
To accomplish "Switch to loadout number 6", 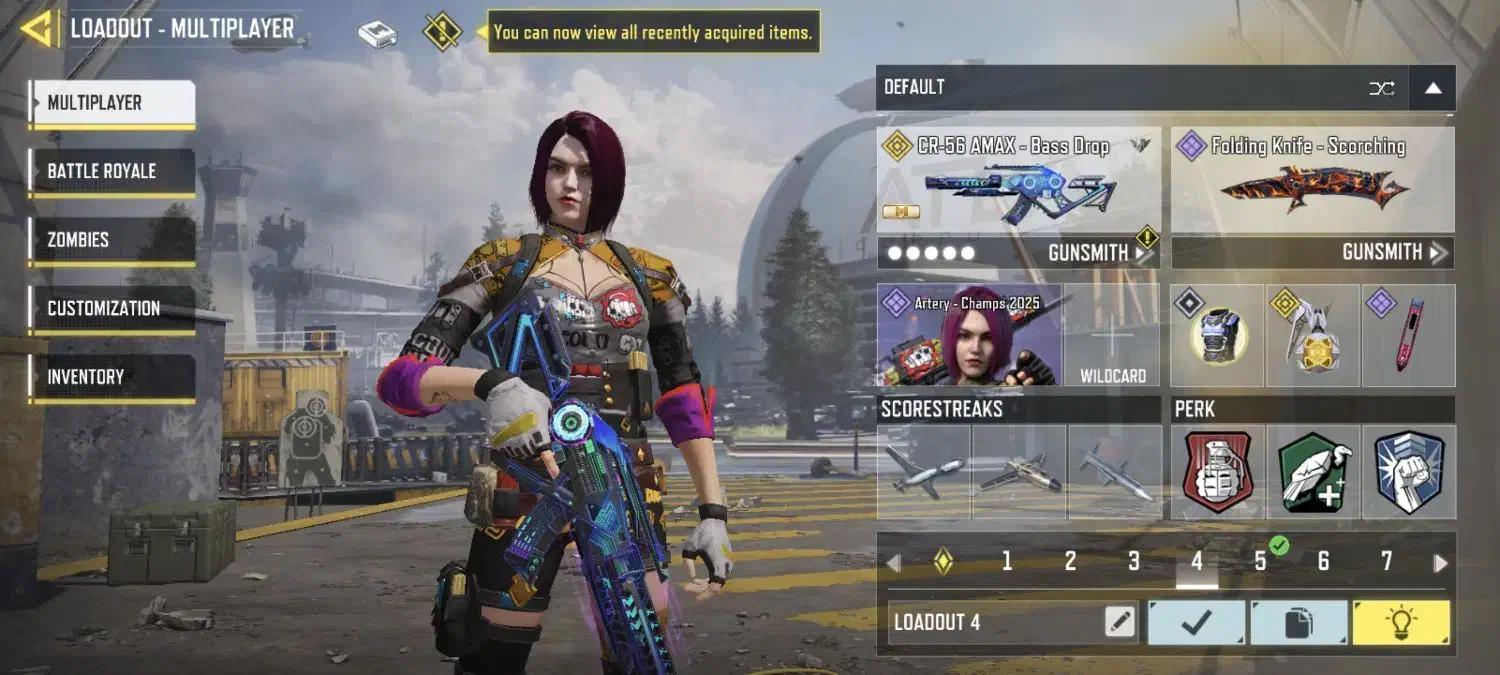I will (x=1323, y=562).
